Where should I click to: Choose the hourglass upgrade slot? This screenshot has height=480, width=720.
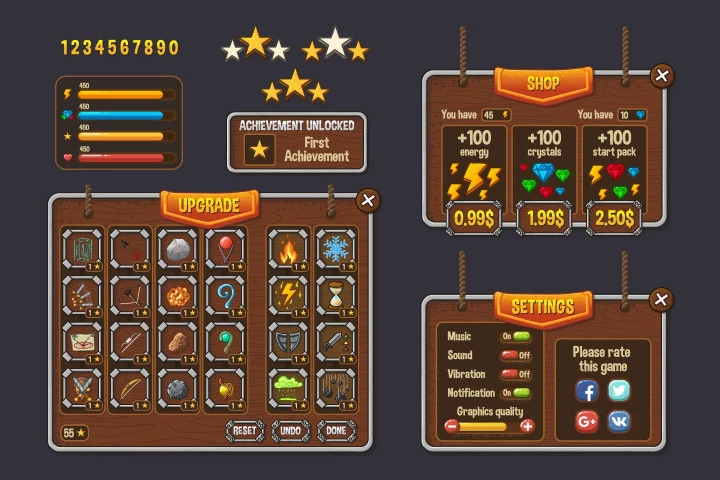[x=336, y=294]
